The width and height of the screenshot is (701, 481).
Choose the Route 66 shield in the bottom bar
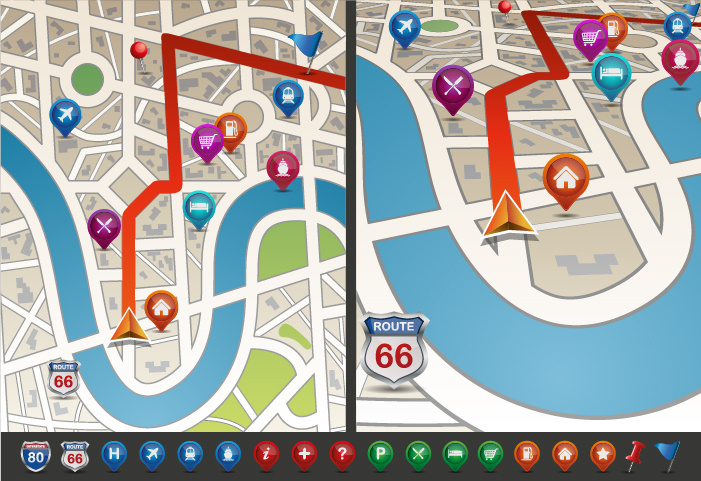tap(74, 456)
